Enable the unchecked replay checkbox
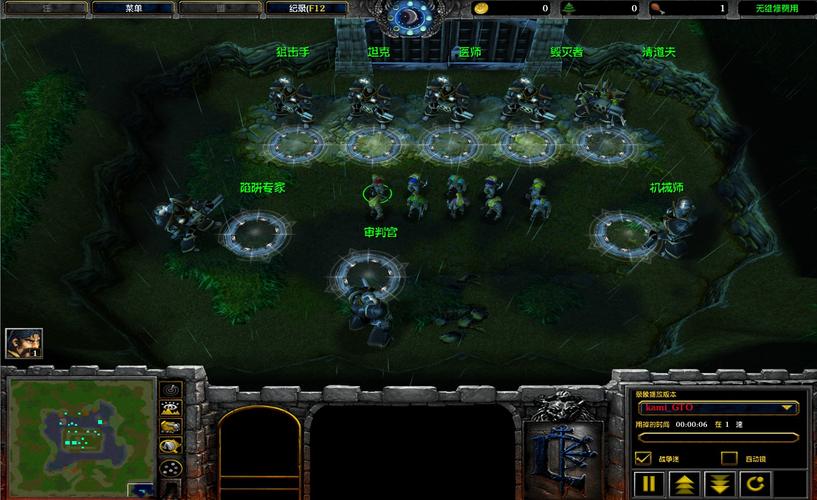 tap(730, 458)
